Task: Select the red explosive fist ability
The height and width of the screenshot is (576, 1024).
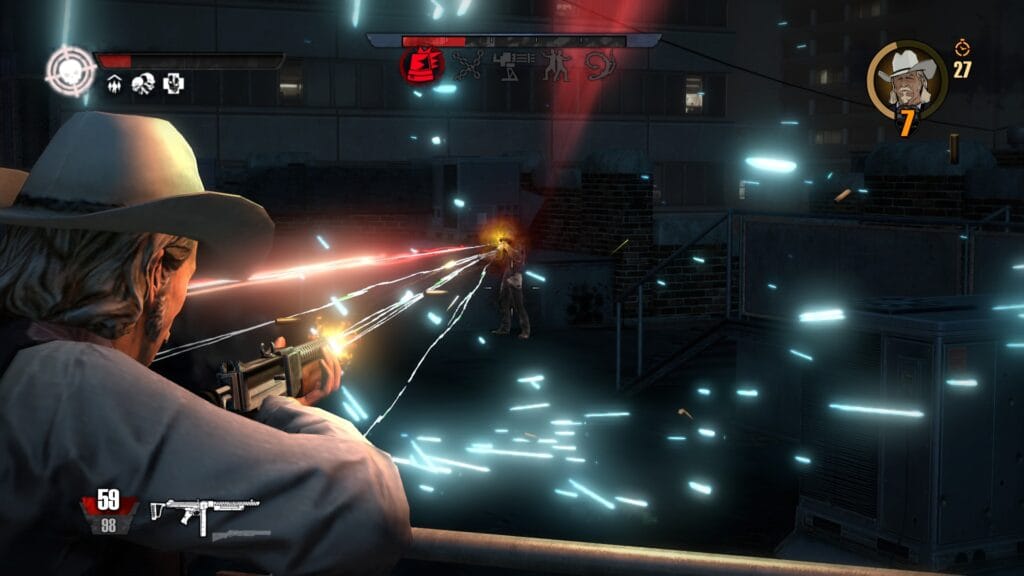Action: pyautogui.click(x=421, y=65)
